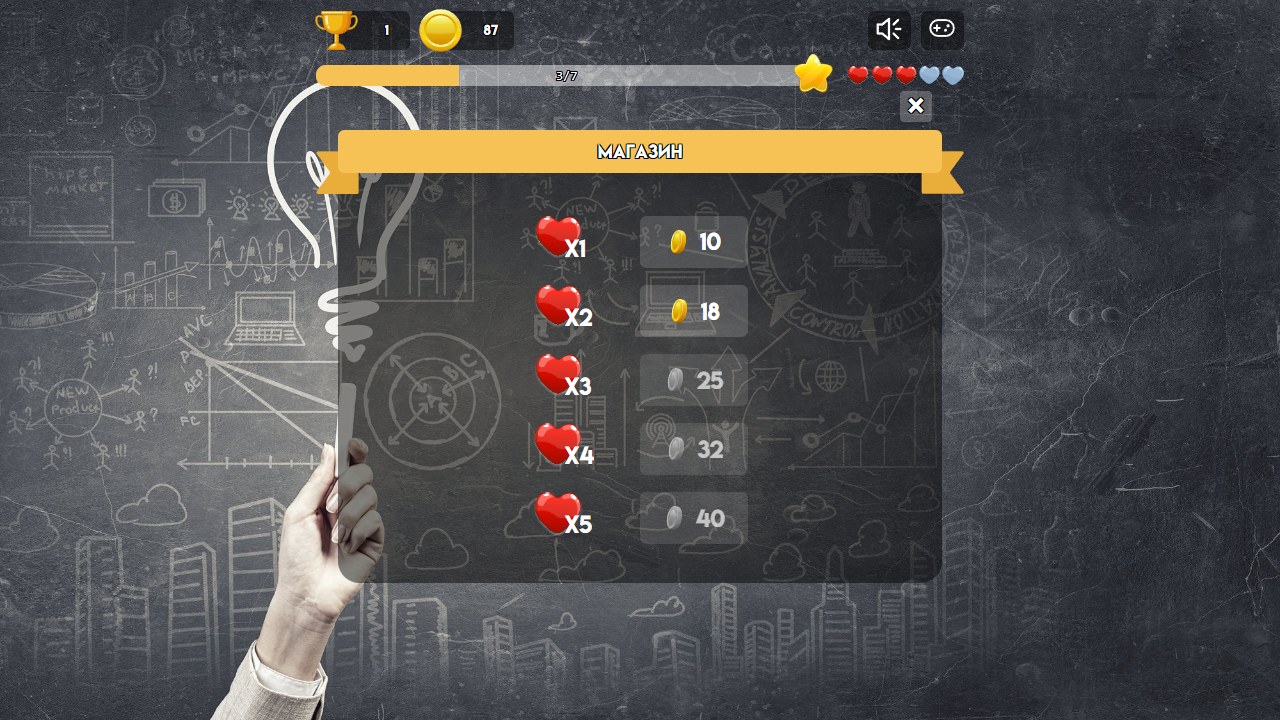Purchase the X3 hearts priced at 25

pyautogui.click(x=693, y=380)
